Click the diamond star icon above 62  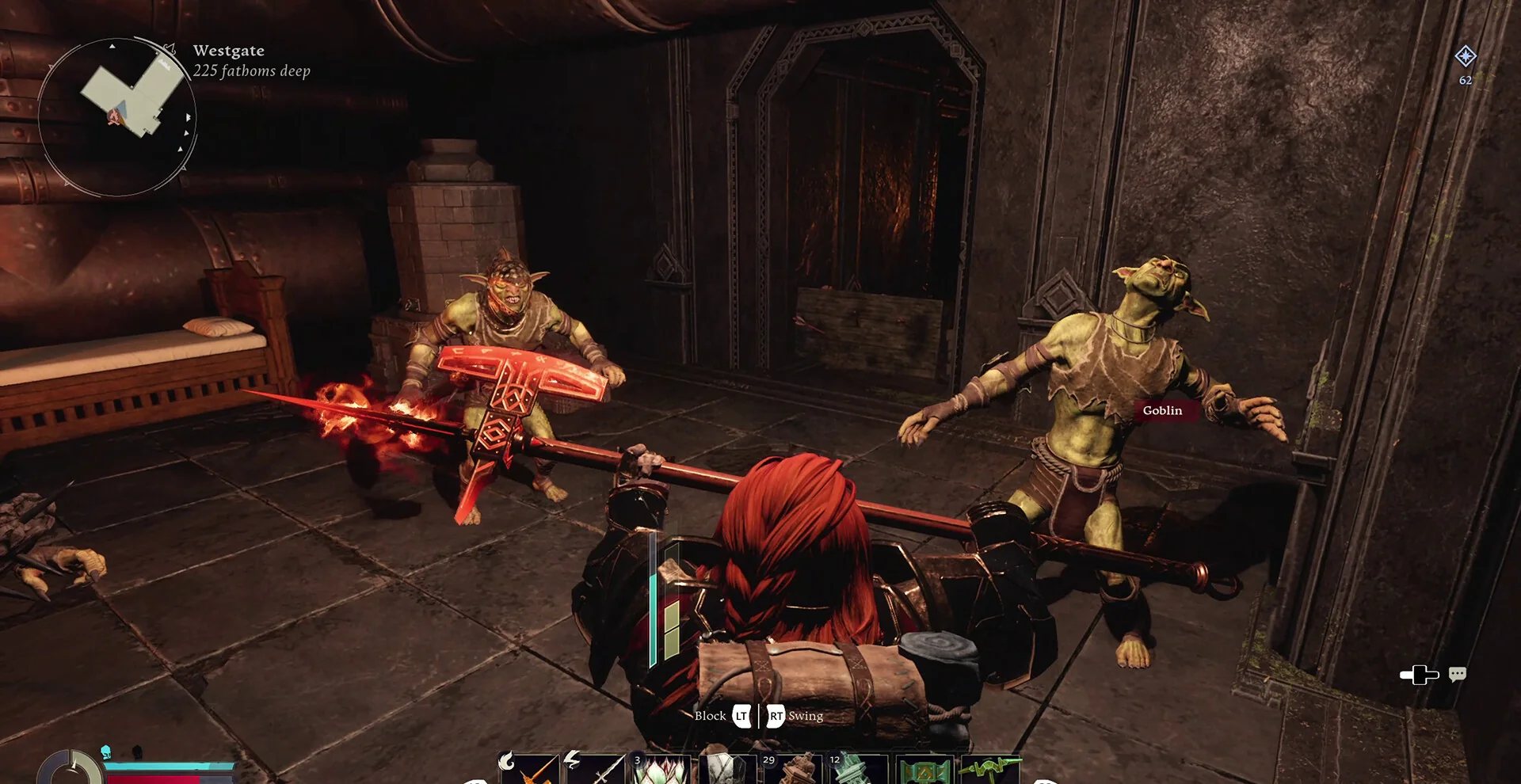click(x=1466, y=56)
